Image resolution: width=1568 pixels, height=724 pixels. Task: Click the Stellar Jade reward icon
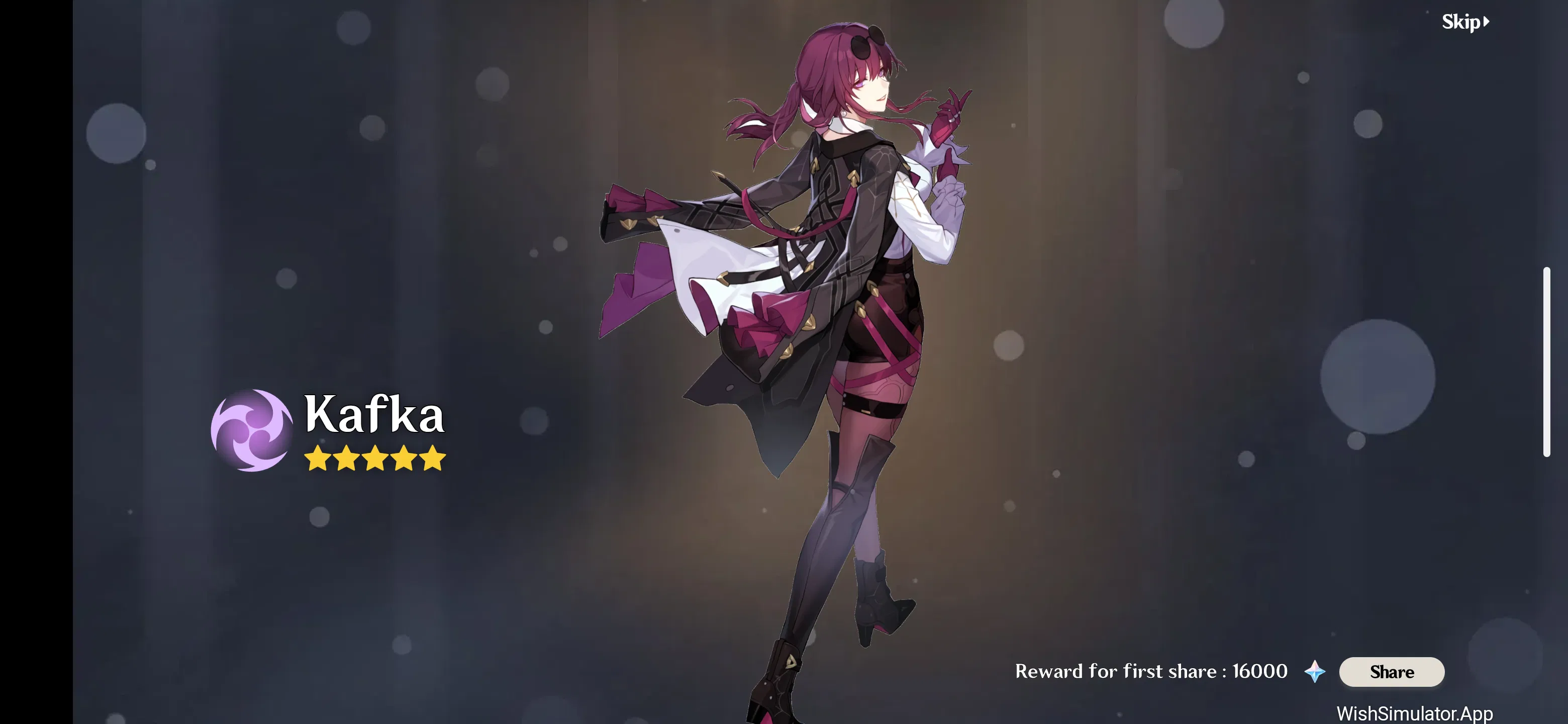tap(1315, 672)
